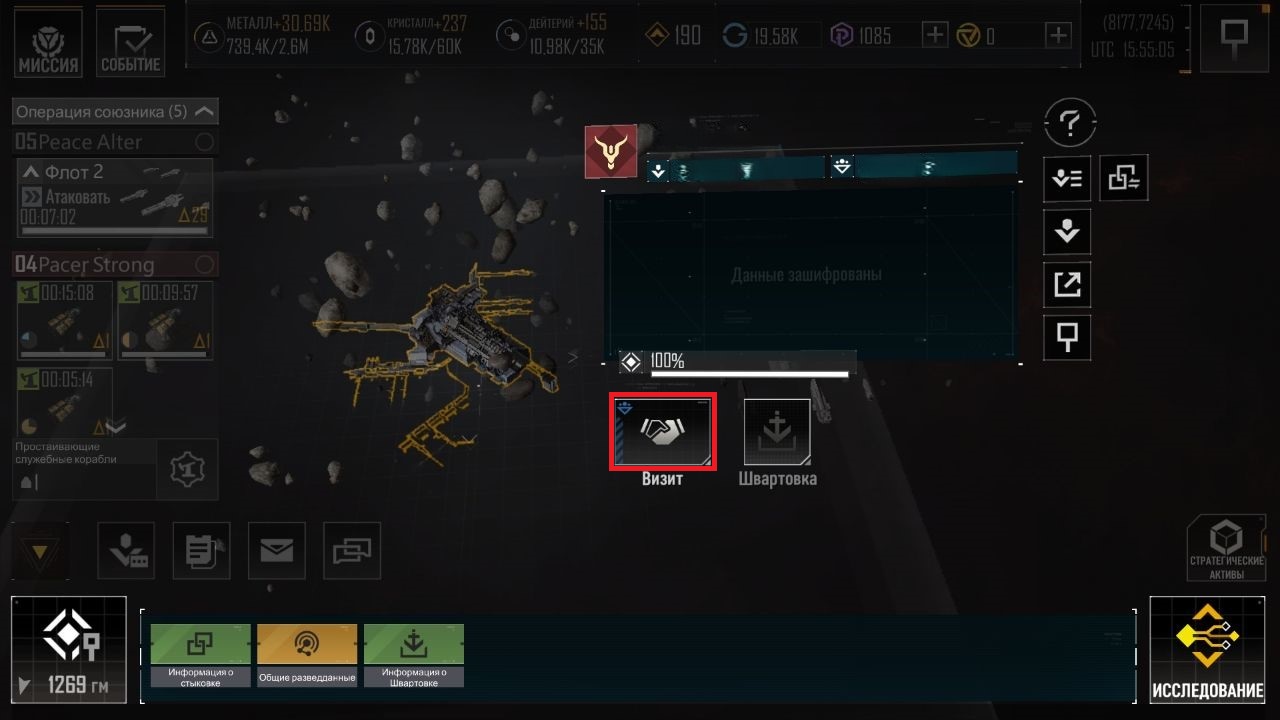This screenshot has width=1280, height=720.
Task: Click the 1269 гм base locator
Action: [x=69, y=650]
